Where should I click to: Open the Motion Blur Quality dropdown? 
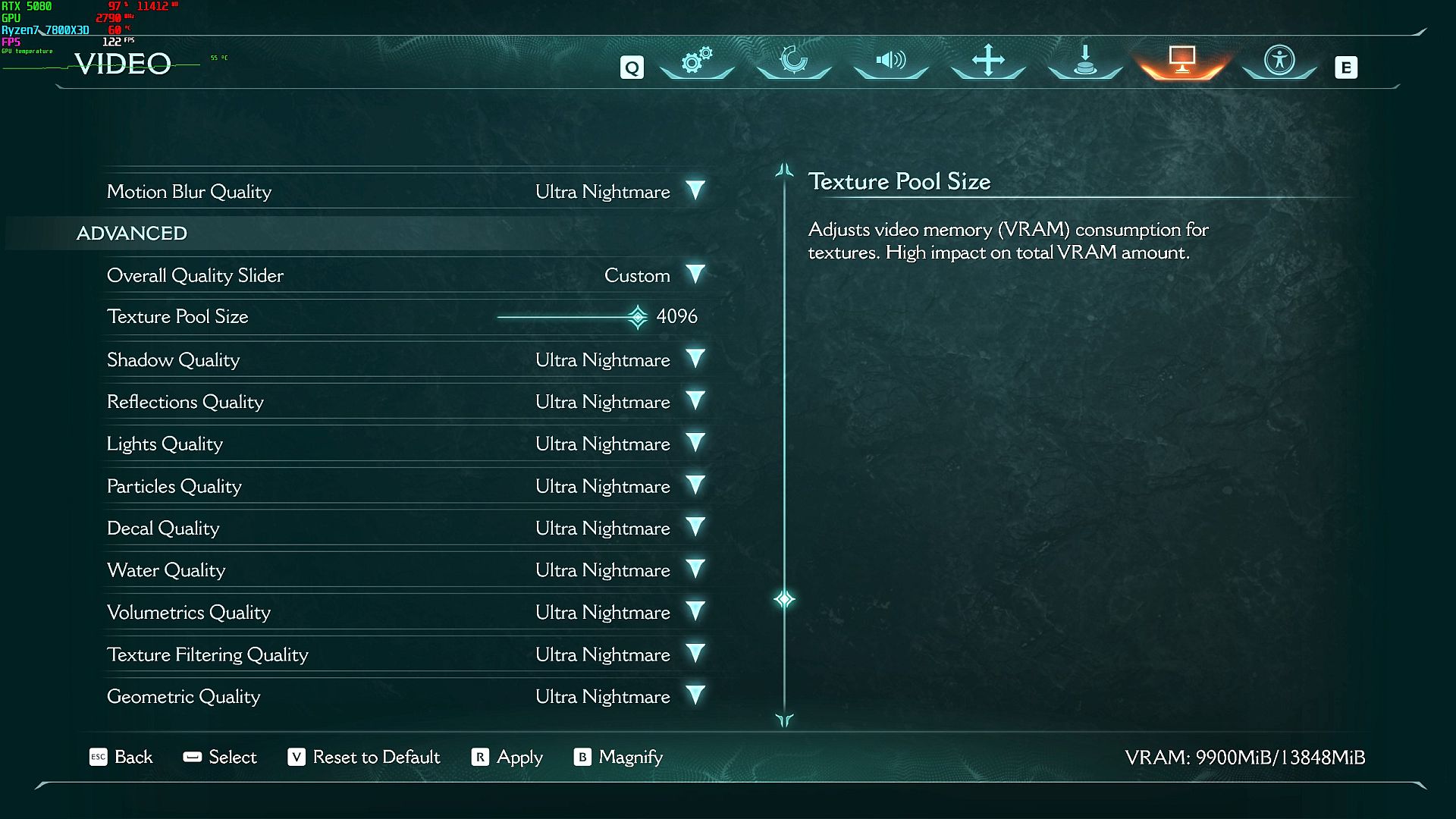coord(695,190)
